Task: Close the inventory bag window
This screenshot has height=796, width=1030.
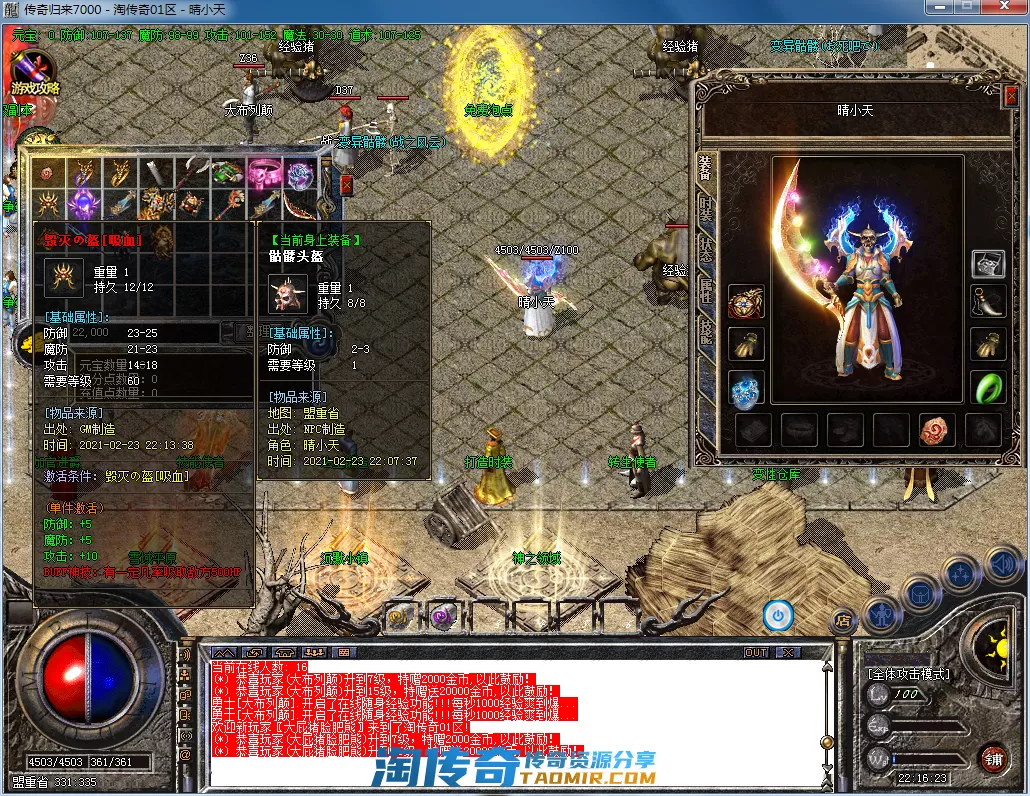Action: pyautogui.click(x=346, y=185)
